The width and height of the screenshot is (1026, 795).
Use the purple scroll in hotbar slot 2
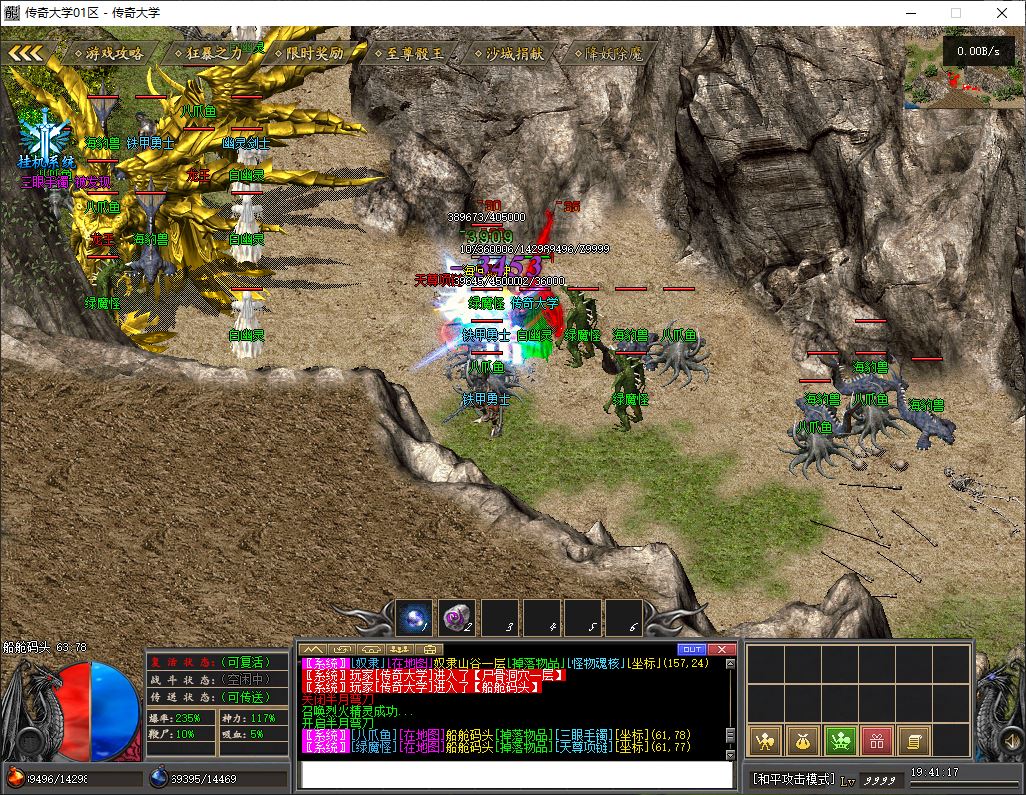pyautogui.click(x=457, y=617)
